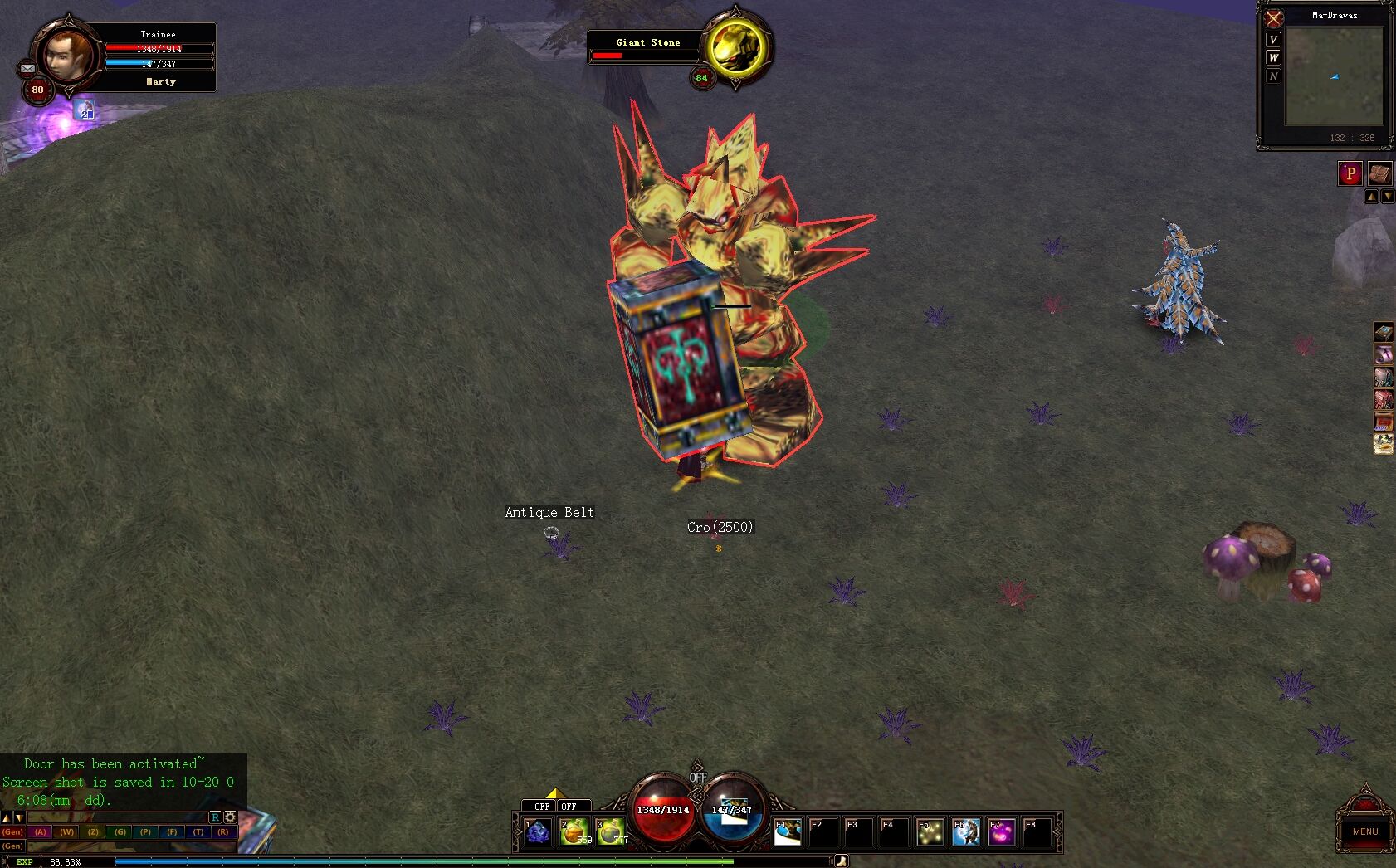Select the W button beside the minimap

coord(1273,58)
